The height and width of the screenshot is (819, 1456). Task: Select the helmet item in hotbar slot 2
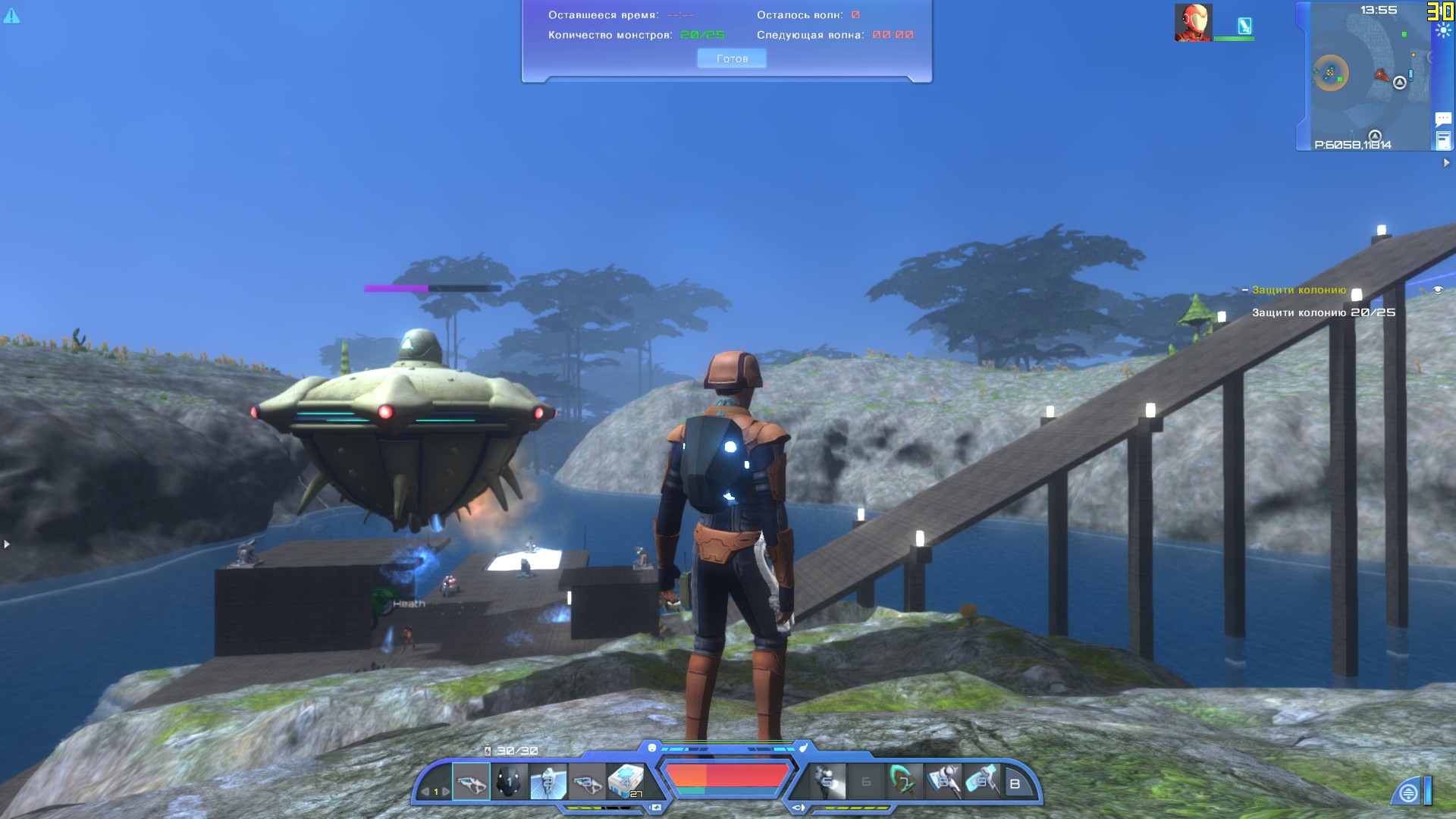click(x=508, y=782)
